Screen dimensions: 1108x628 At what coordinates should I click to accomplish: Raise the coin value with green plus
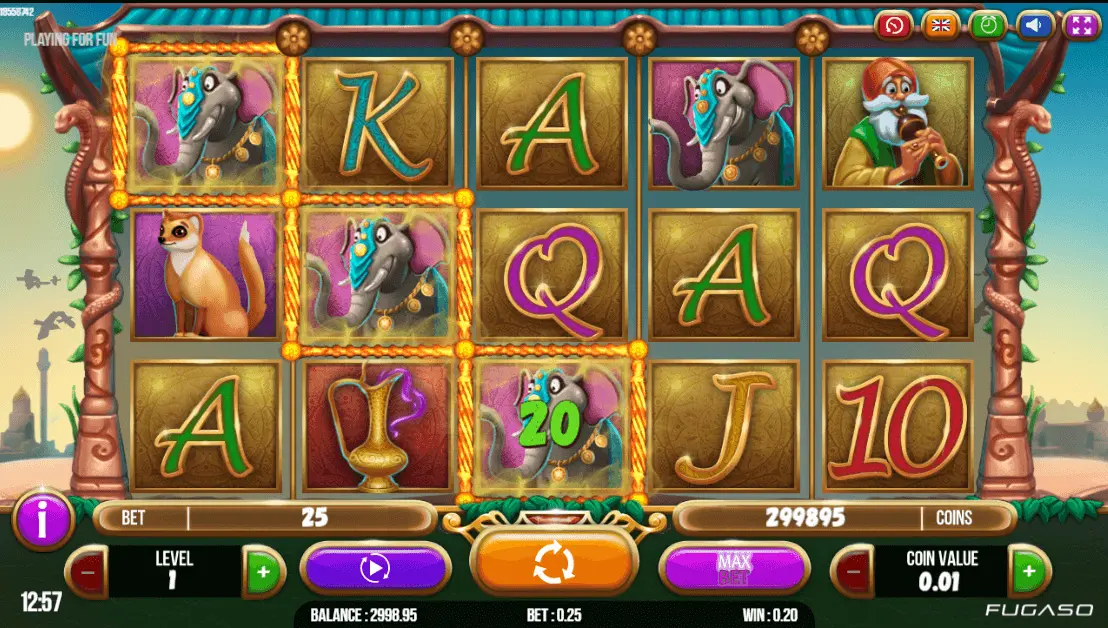(x=1027, y=573)
